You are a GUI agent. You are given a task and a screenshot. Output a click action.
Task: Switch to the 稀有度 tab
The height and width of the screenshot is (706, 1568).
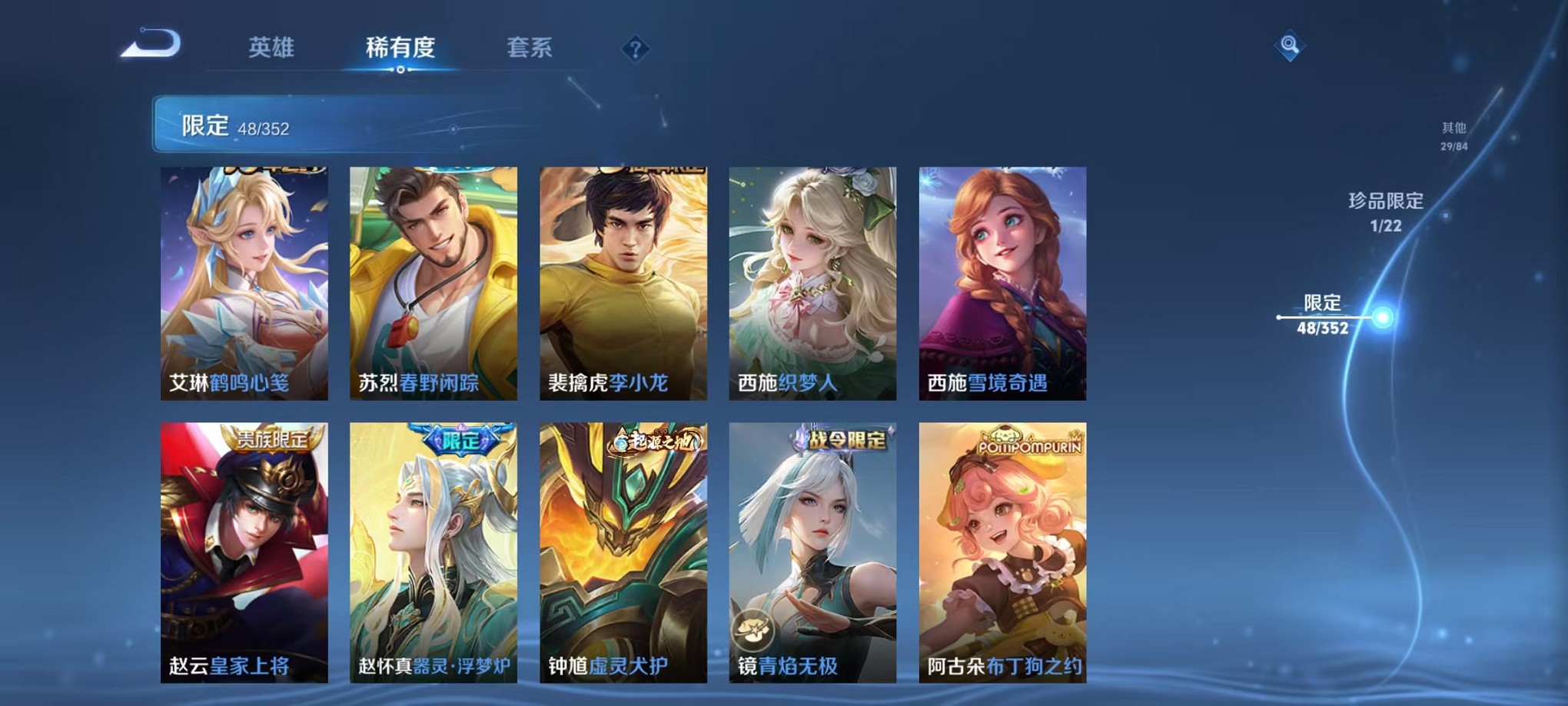coord(400,48)
